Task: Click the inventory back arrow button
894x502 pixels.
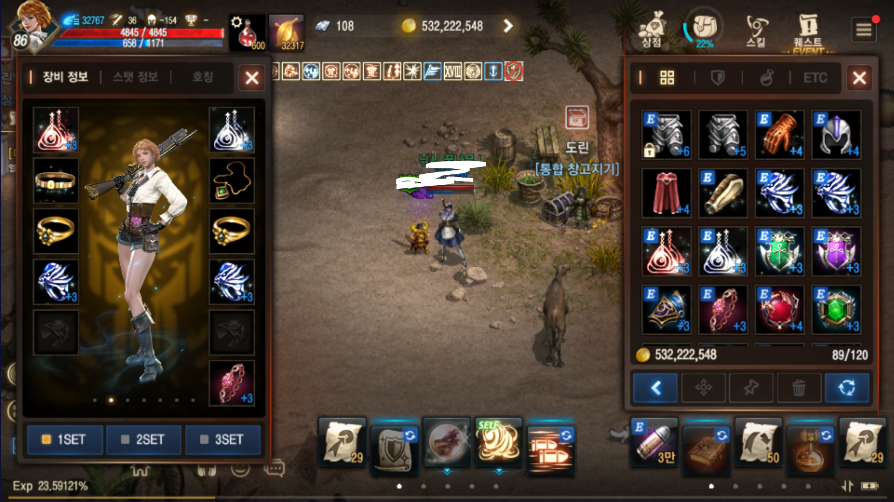Action: click(x=654, y=387)
